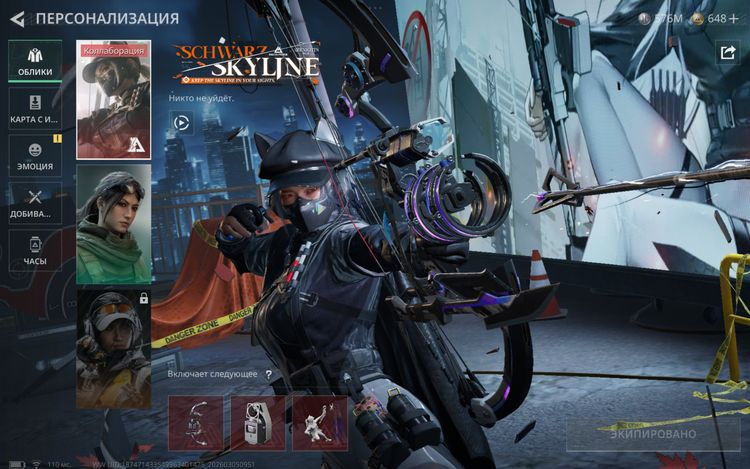The width and height of the screenshot is (750, 469).
Task: Switch to the ОБЛИКИ tab
Action: click(x=35, y=60)
